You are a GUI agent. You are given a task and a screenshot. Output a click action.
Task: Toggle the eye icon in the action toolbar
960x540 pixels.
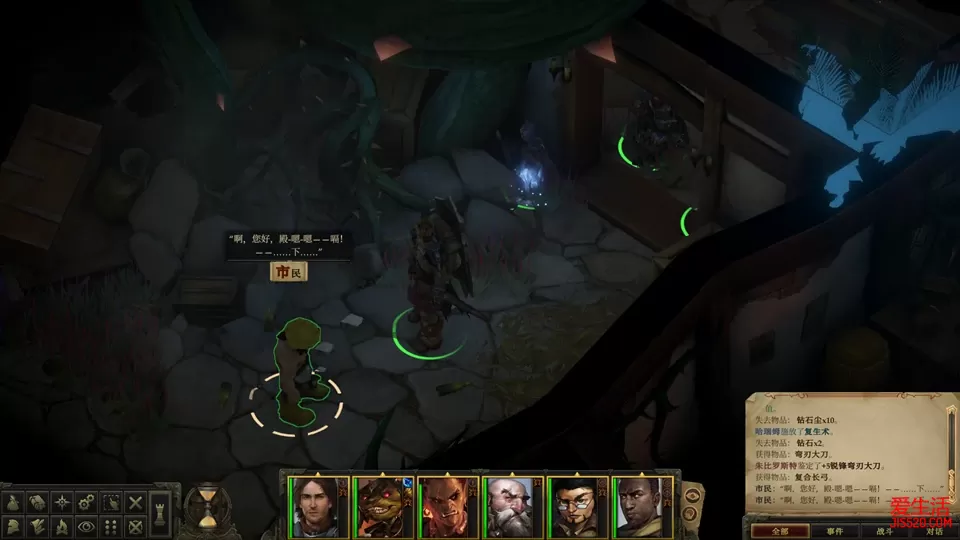coord(87,525)
